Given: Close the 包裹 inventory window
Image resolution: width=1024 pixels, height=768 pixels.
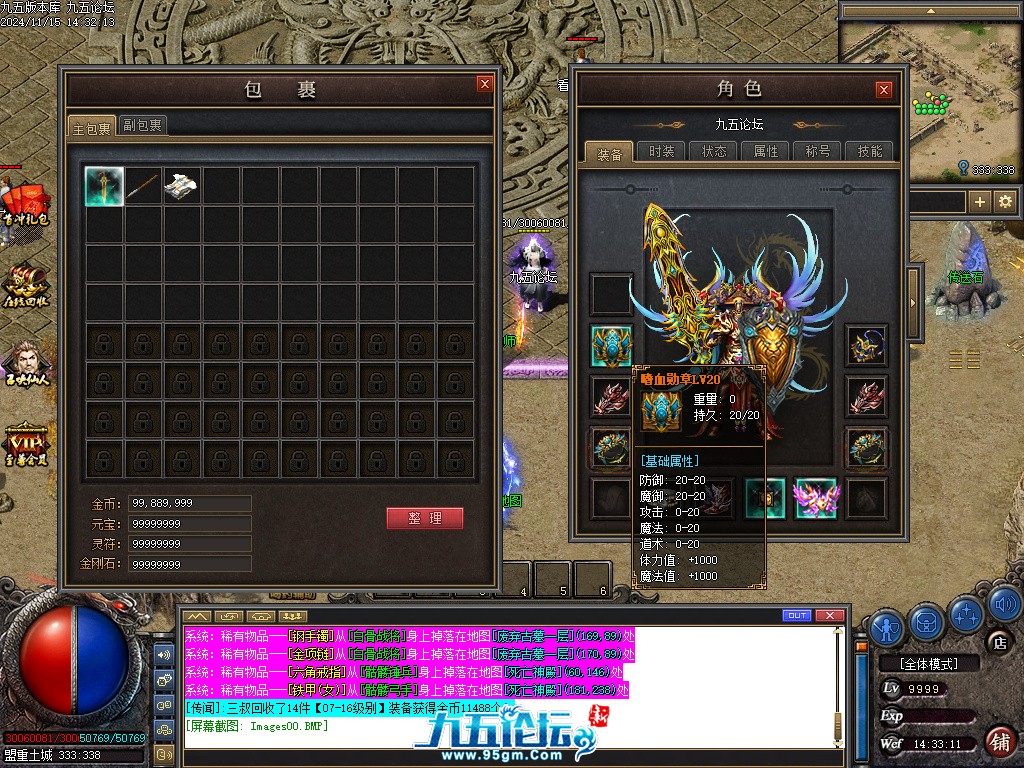Looking at the screenshot, I should [485, 85].
